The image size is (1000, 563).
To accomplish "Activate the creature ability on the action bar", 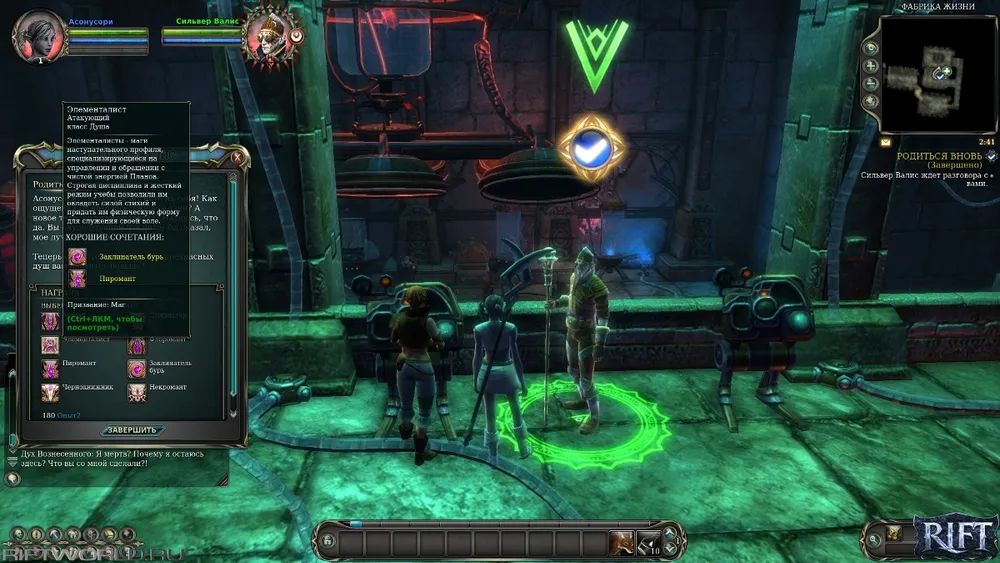I will pyautogui.click(x=622, y=543).
